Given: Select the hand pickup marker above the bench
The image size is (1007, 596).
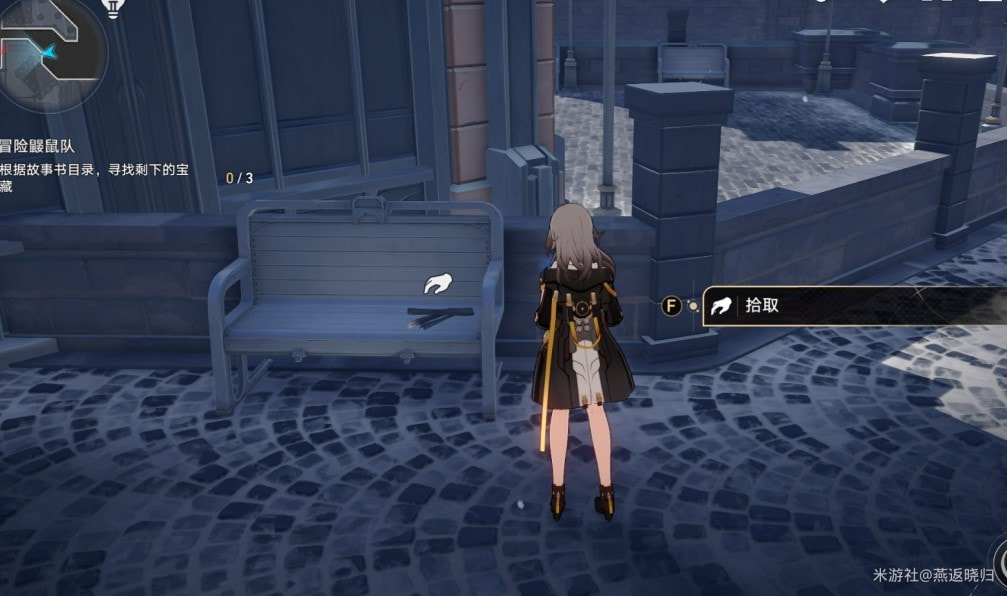Looking at the screenshot, I should click(436, 285).
